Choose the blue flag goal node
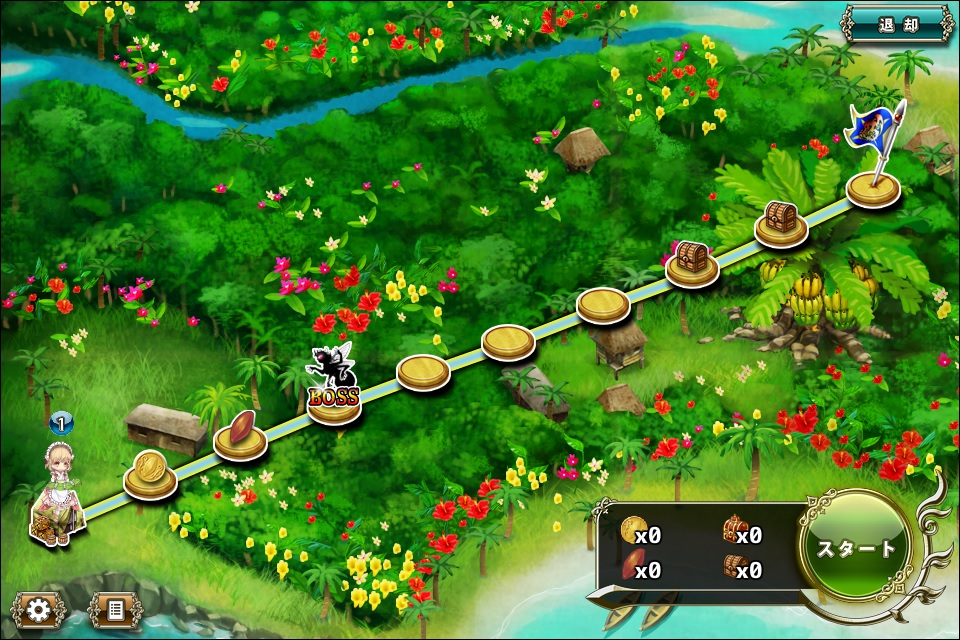Viewport: 960px width, 640px height. tap(873, 185)
